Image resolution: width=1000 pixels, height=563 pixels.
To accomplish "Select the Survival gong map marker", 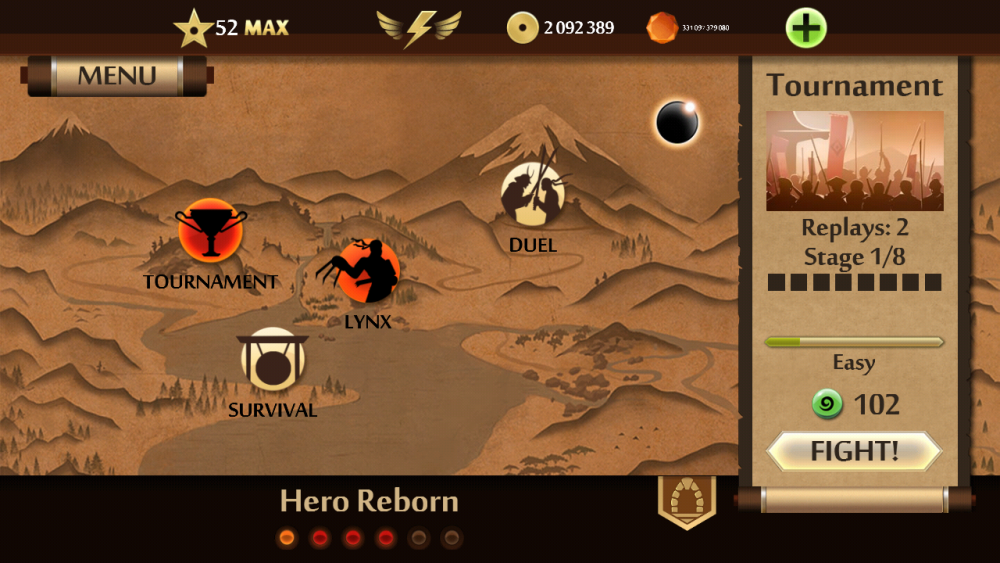I will [272, 360].
